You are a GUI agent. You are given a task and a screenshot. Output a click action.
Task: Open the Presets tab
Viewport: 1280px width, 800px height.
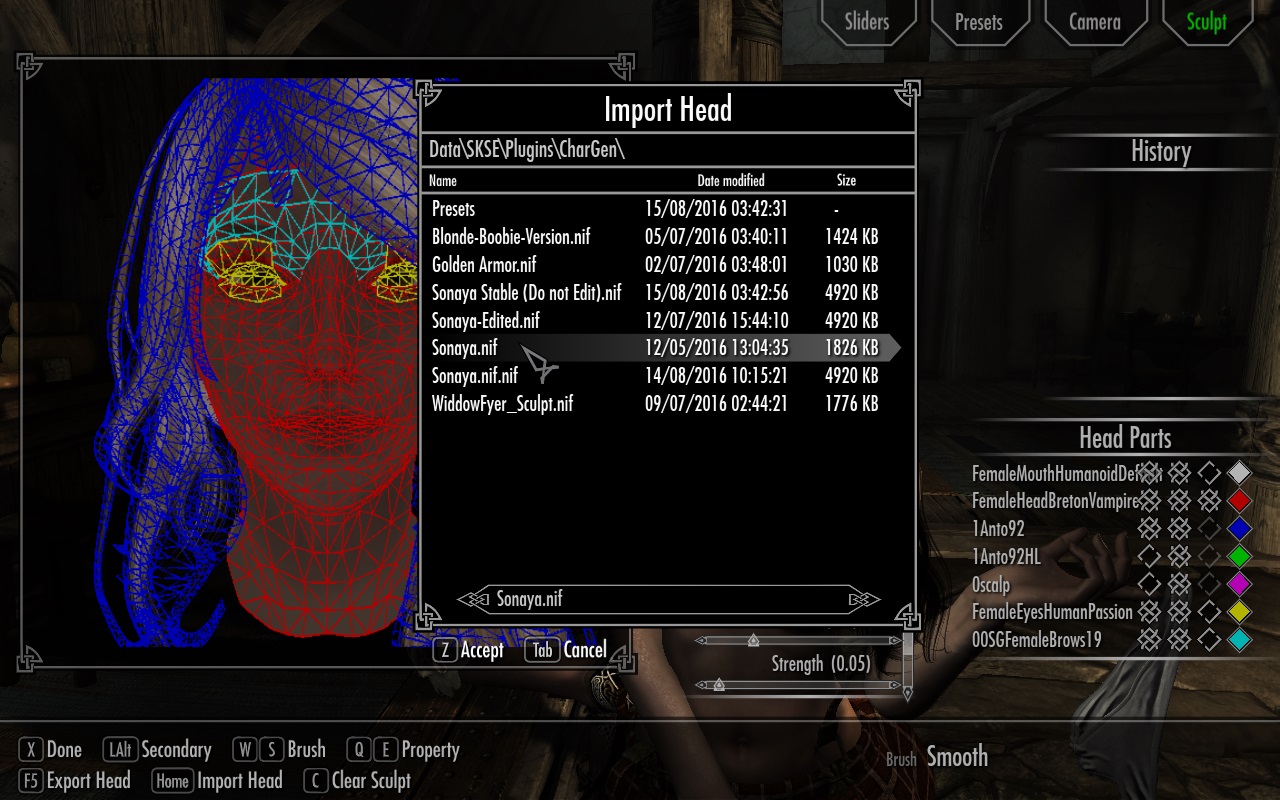(978, 21)
